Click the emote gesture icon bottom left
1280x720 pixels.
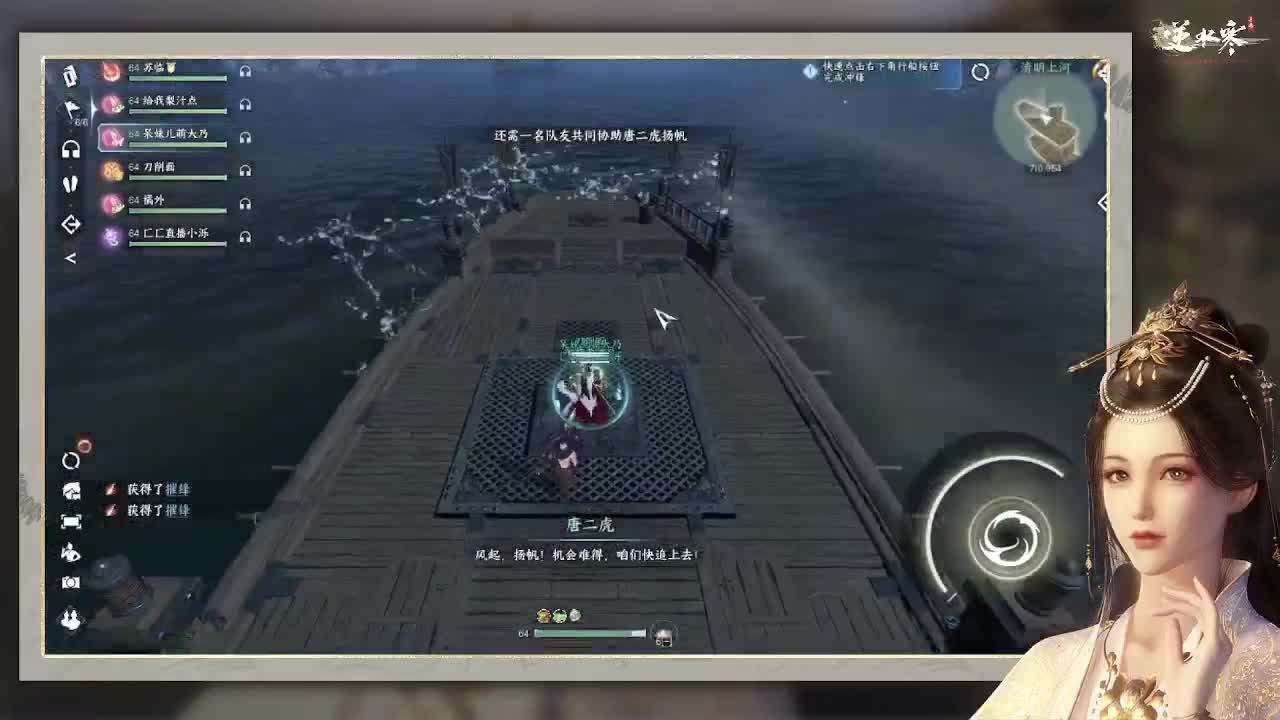pos(70,552)
